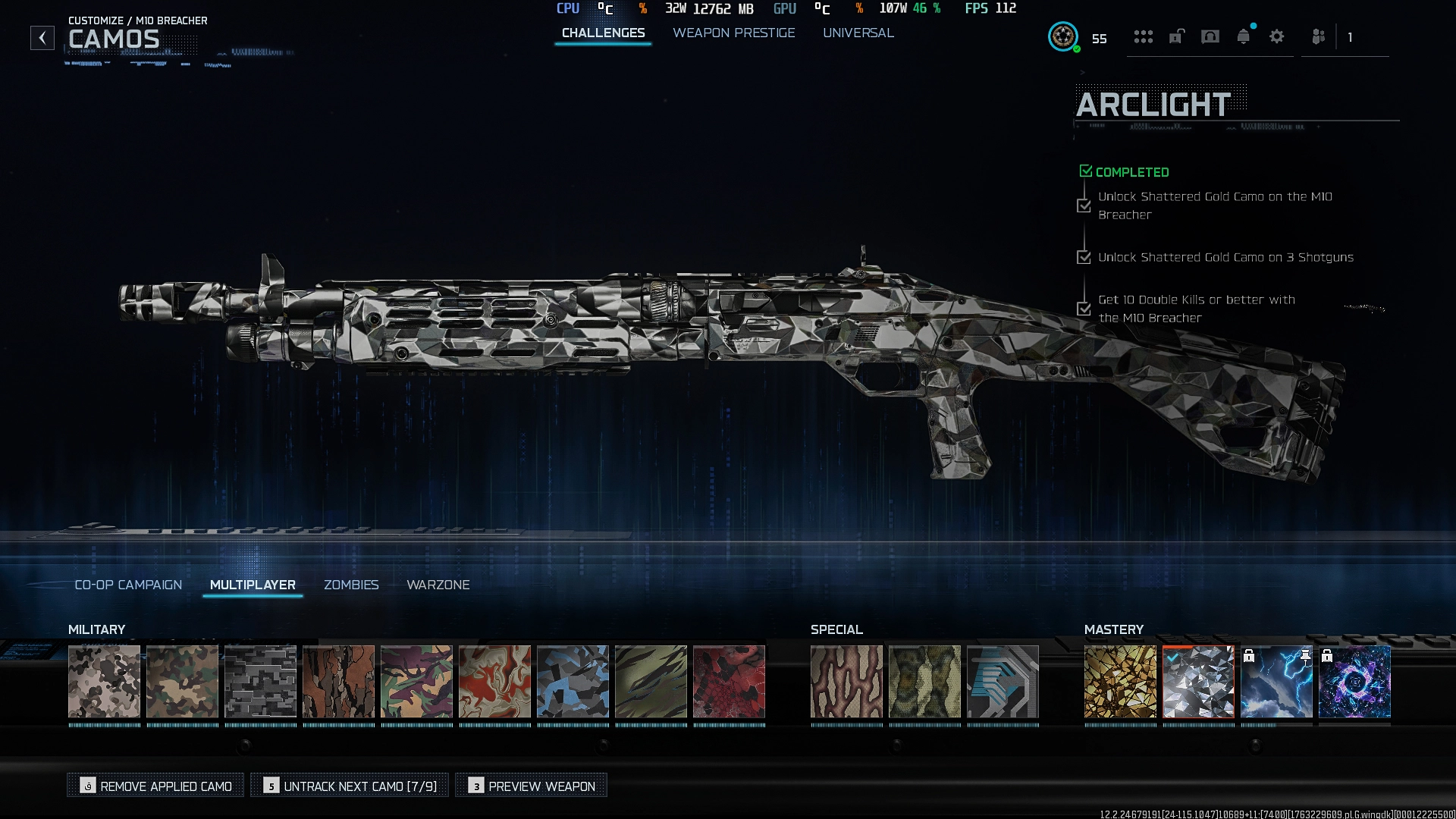Click the player rank emblem showing level 55

pyautogui.click(x=1064, y=36)
